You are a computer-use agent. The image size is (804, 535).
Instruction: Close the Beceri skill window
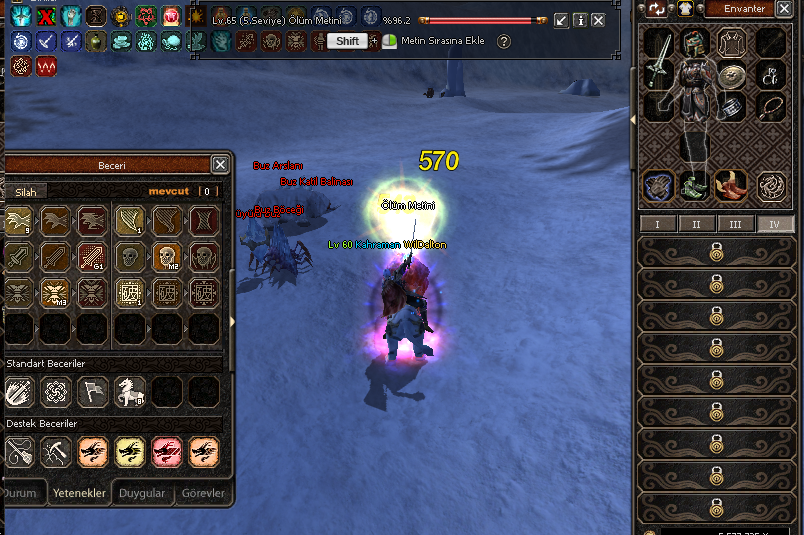point(220,165)
